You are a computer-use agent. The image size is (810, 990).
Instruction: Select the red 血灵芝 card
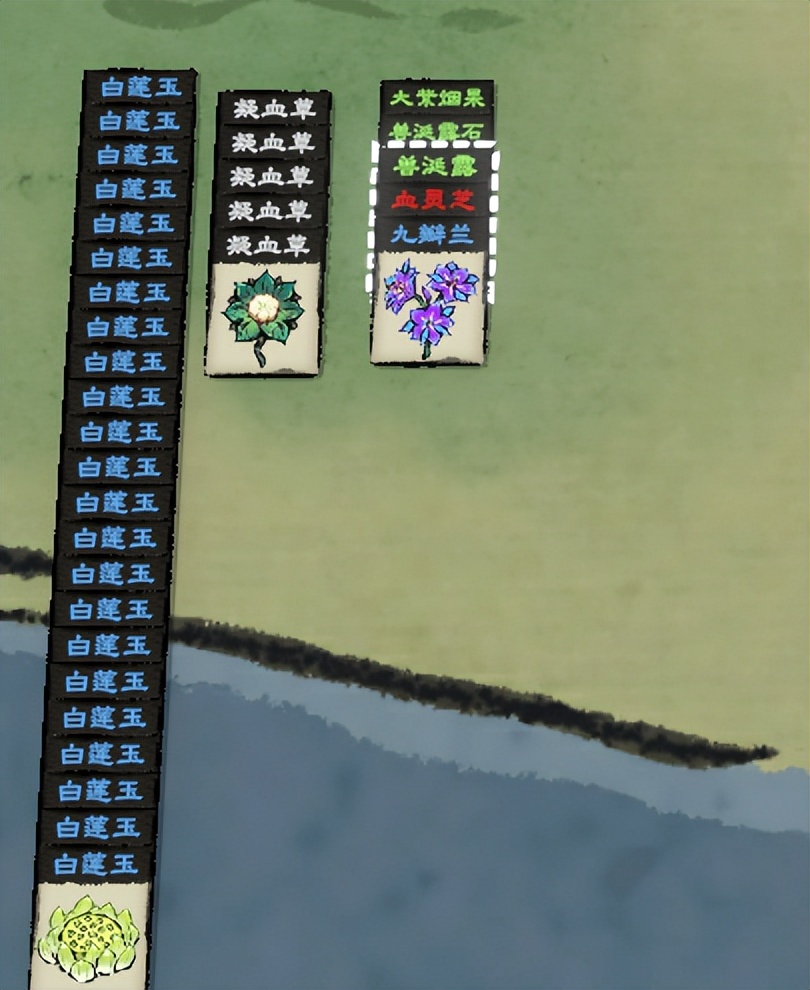coord(432,201)
